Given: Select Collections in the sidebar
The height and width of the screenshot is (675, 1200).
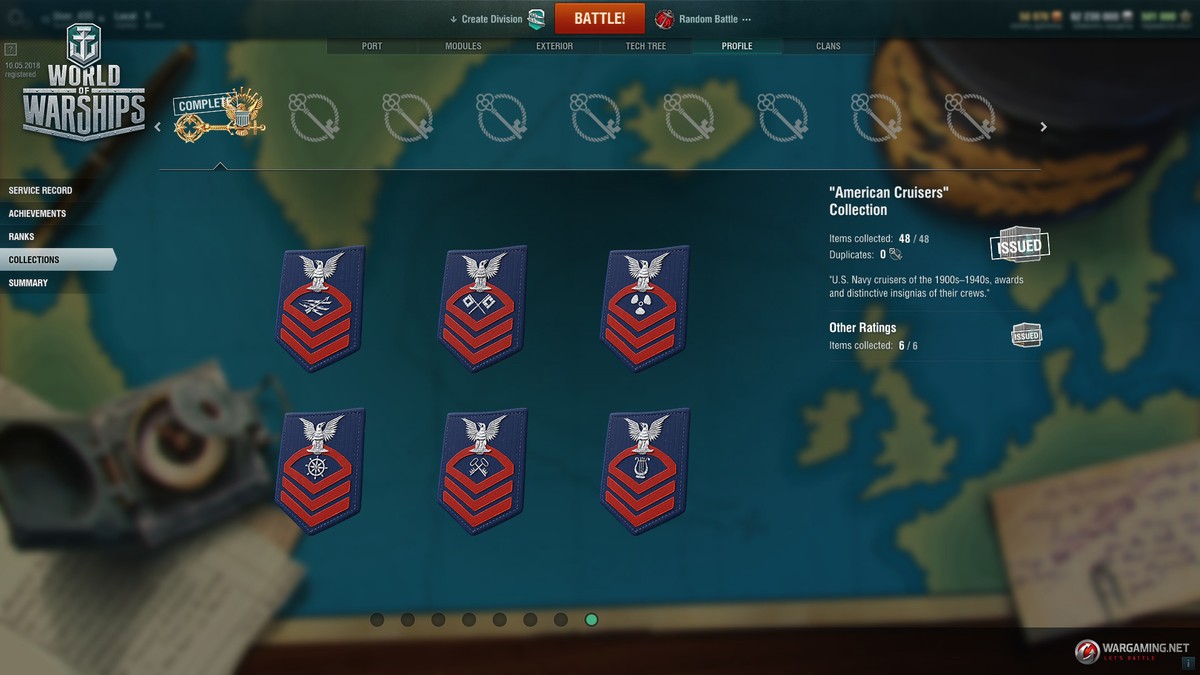Looking at the screenshot, I should coord(35,260).
